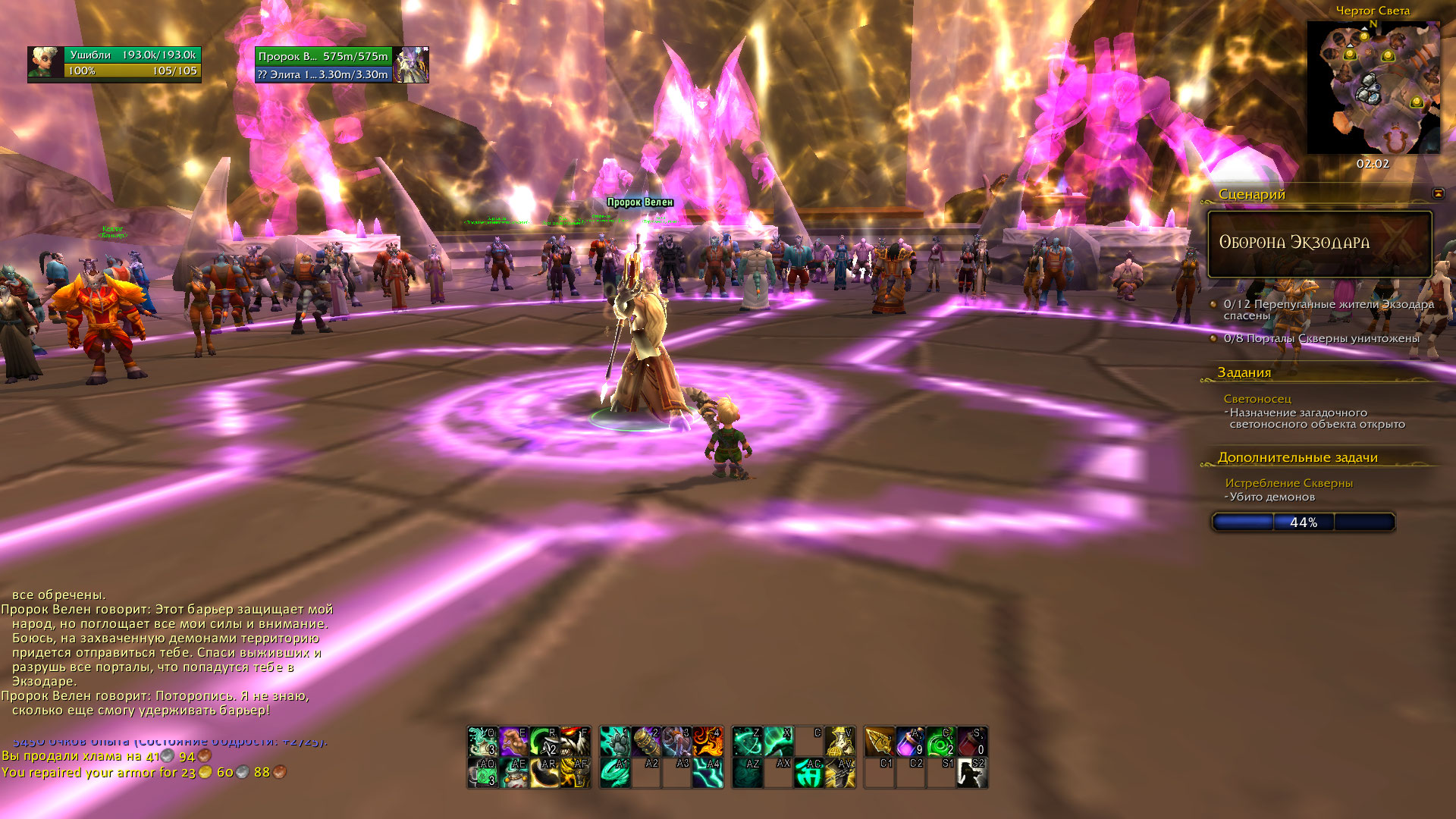Viewport: 1456px width, 819px height.
Task: Use the purple grabbing hand ability
Action: pyautogui.click(x=514, y=741)
